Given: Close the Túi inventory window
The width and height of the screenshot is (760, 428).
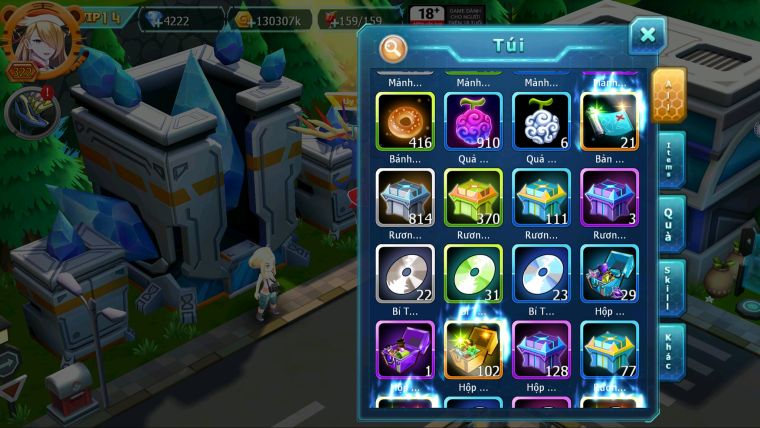Looking at the screenshot, I should 647,36.
